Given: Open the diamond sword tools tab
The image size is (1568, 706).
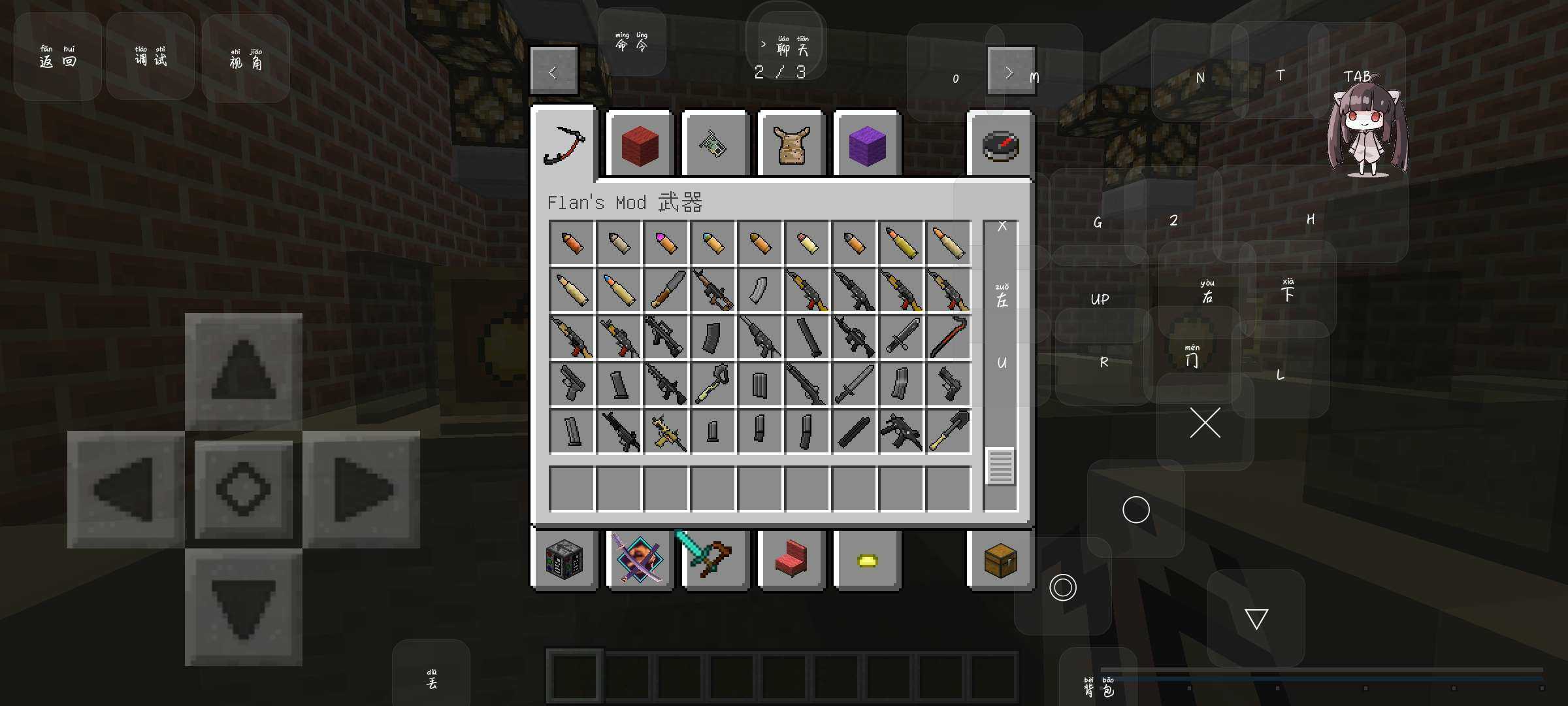Looking at the screenshot, I should [x=715, y=560].
